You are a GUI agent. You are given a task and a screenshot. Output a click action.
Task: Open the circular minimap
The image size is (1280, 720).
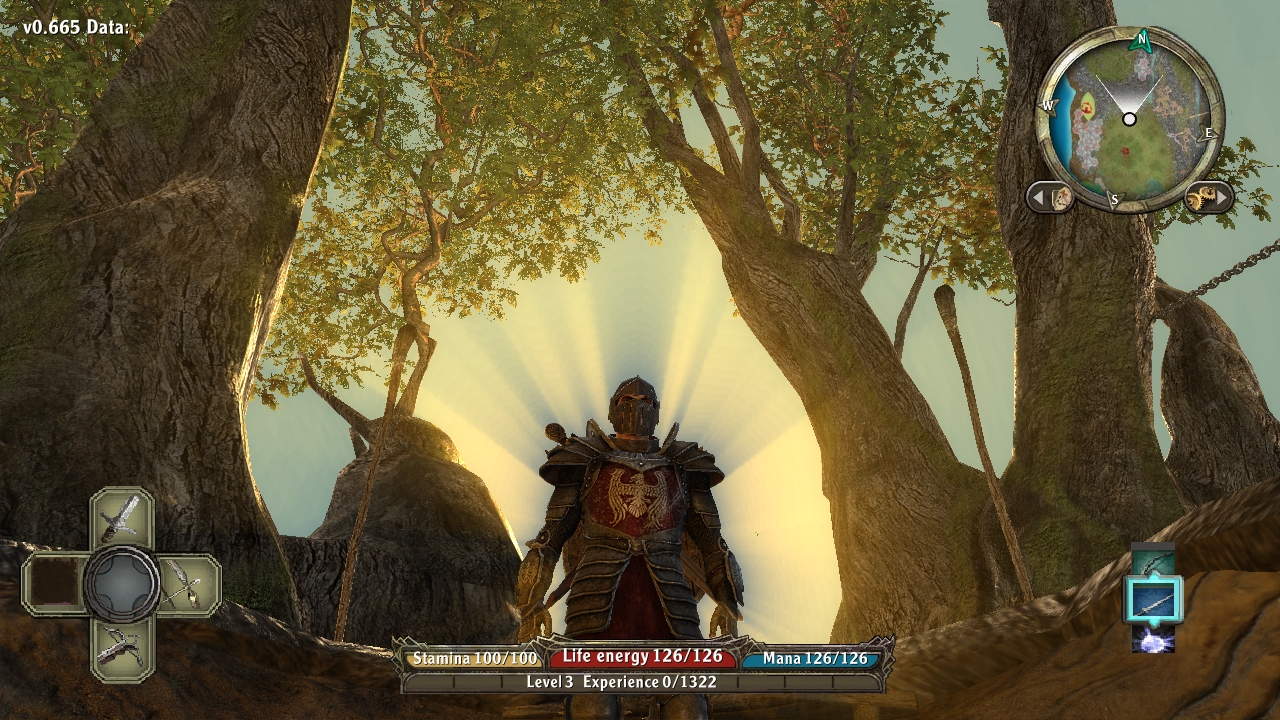point(1129,120)
